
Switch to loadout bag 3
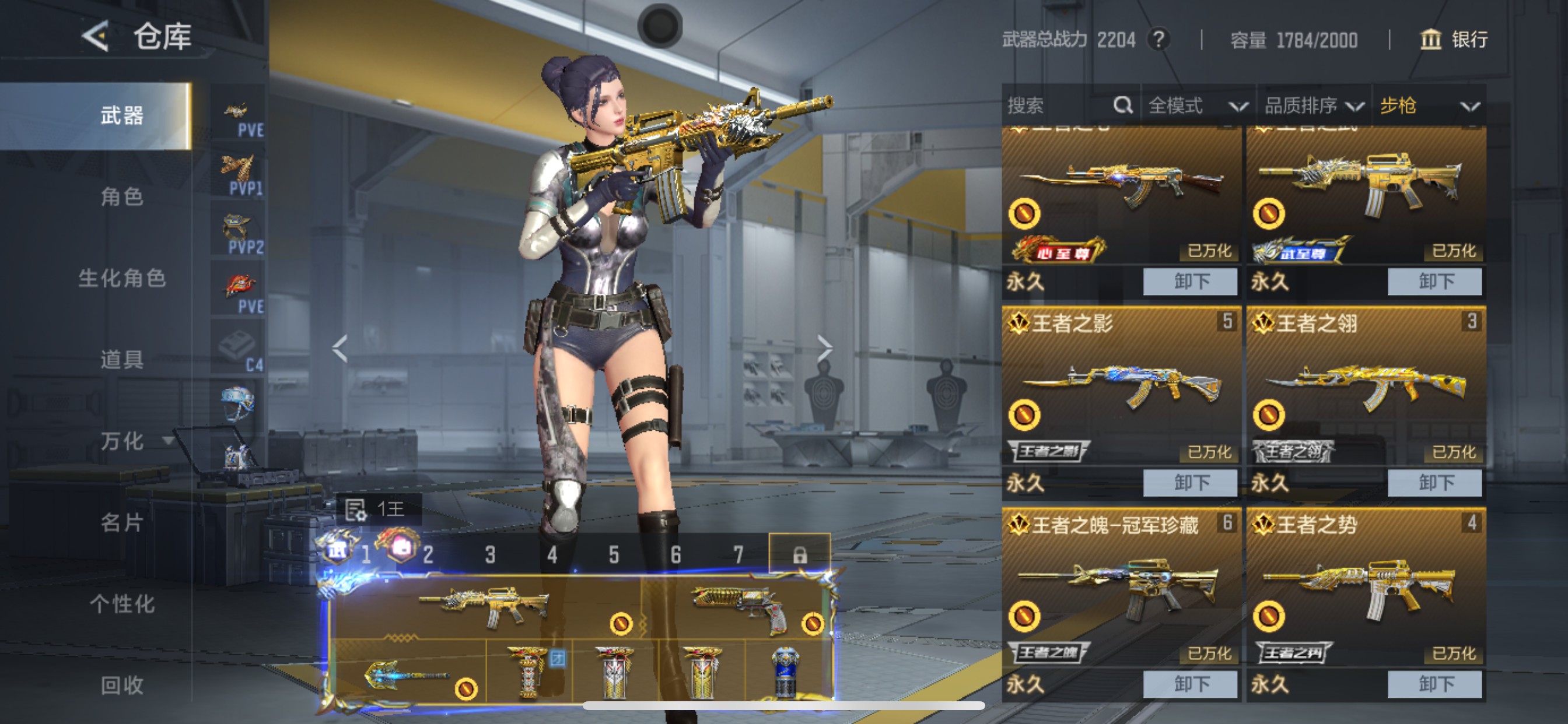[490, 554]
